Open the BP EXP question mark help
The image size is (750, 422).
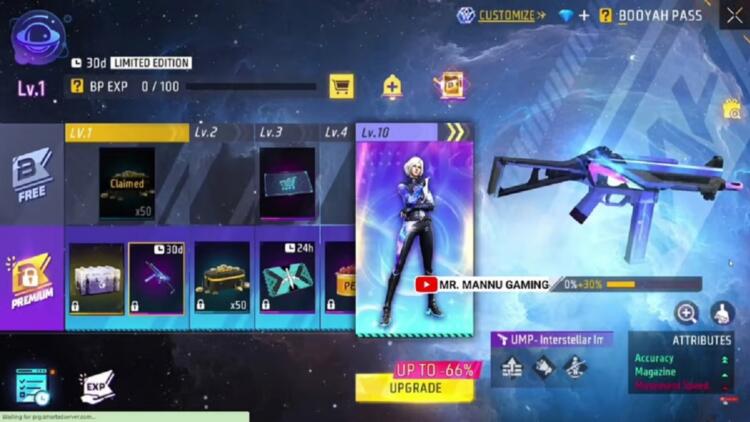(77, 87)
